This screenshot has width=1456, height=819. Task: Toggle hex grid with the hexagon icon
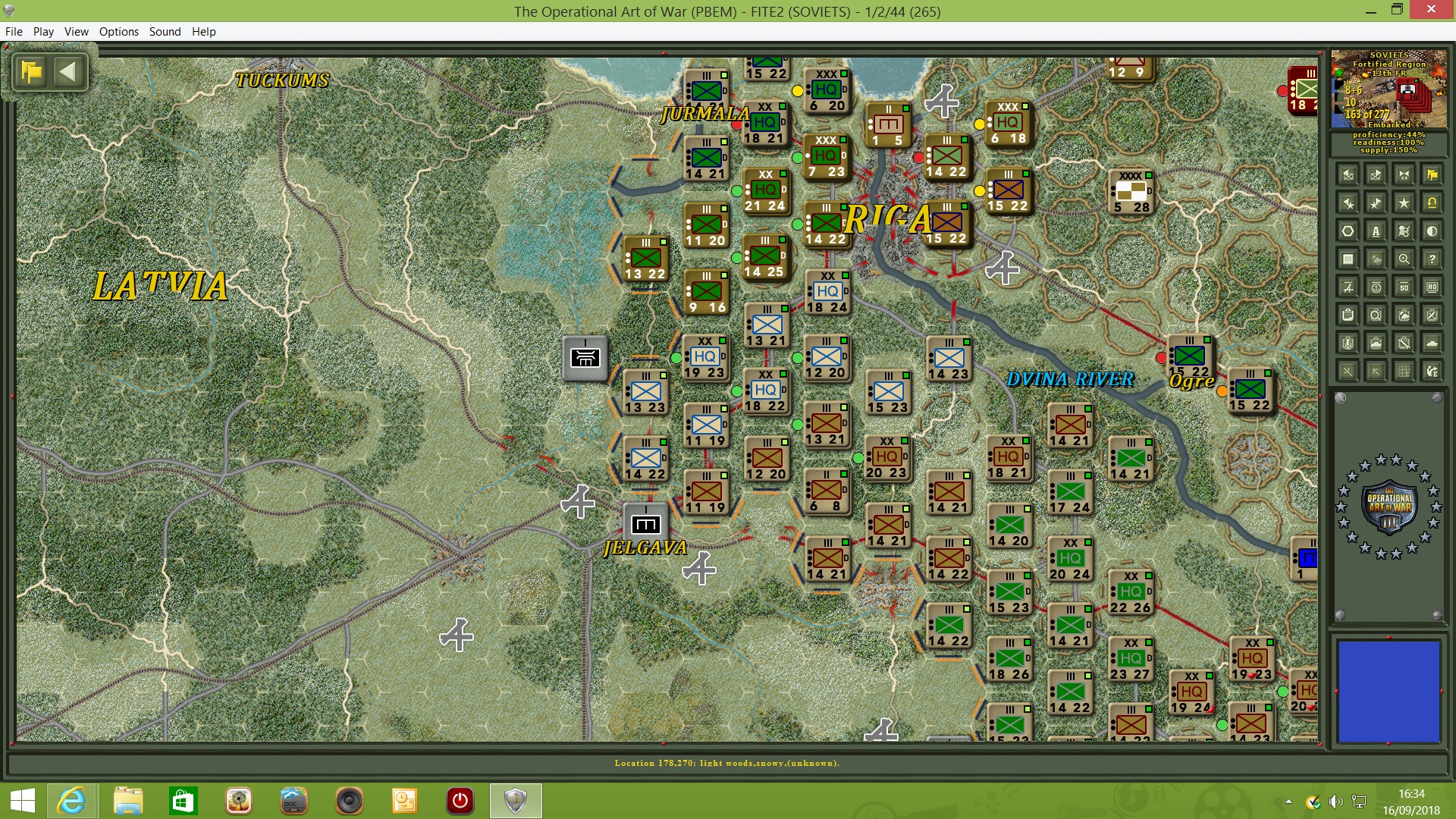pos(1348,231)
